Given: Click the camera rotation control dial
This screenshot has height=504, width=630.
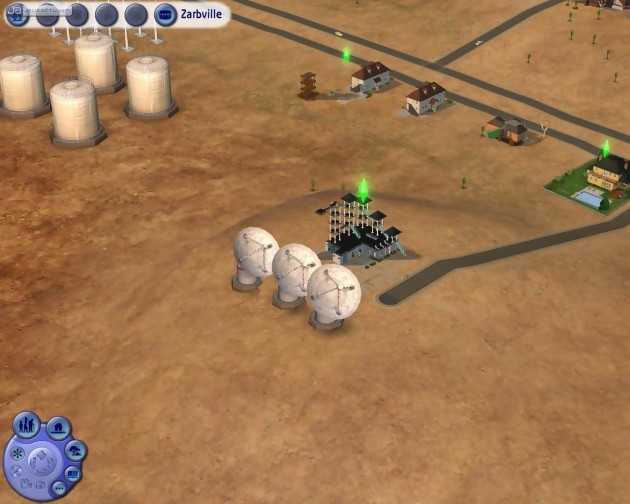Looking at the screenshot, I should tap(41, 462).
